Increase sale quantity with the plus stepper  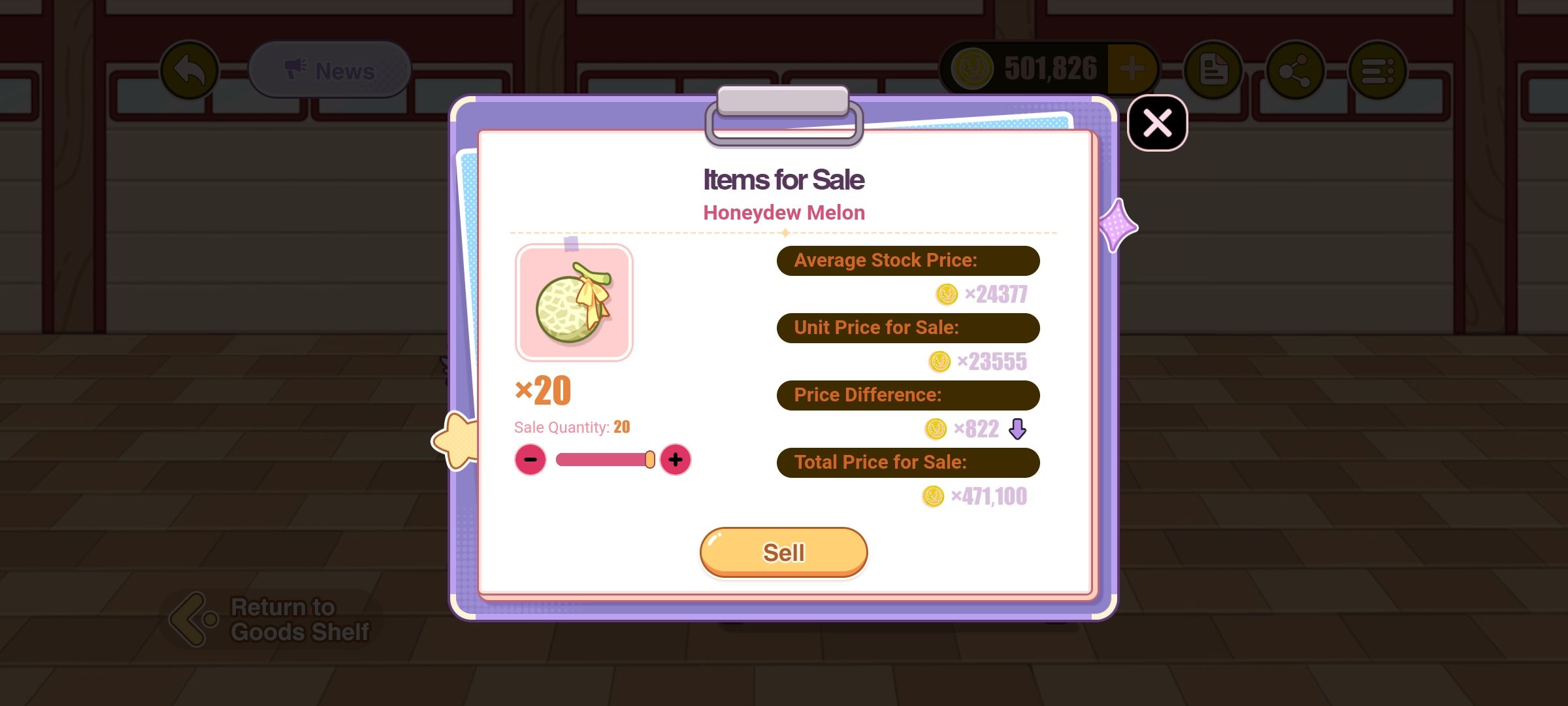677,460
